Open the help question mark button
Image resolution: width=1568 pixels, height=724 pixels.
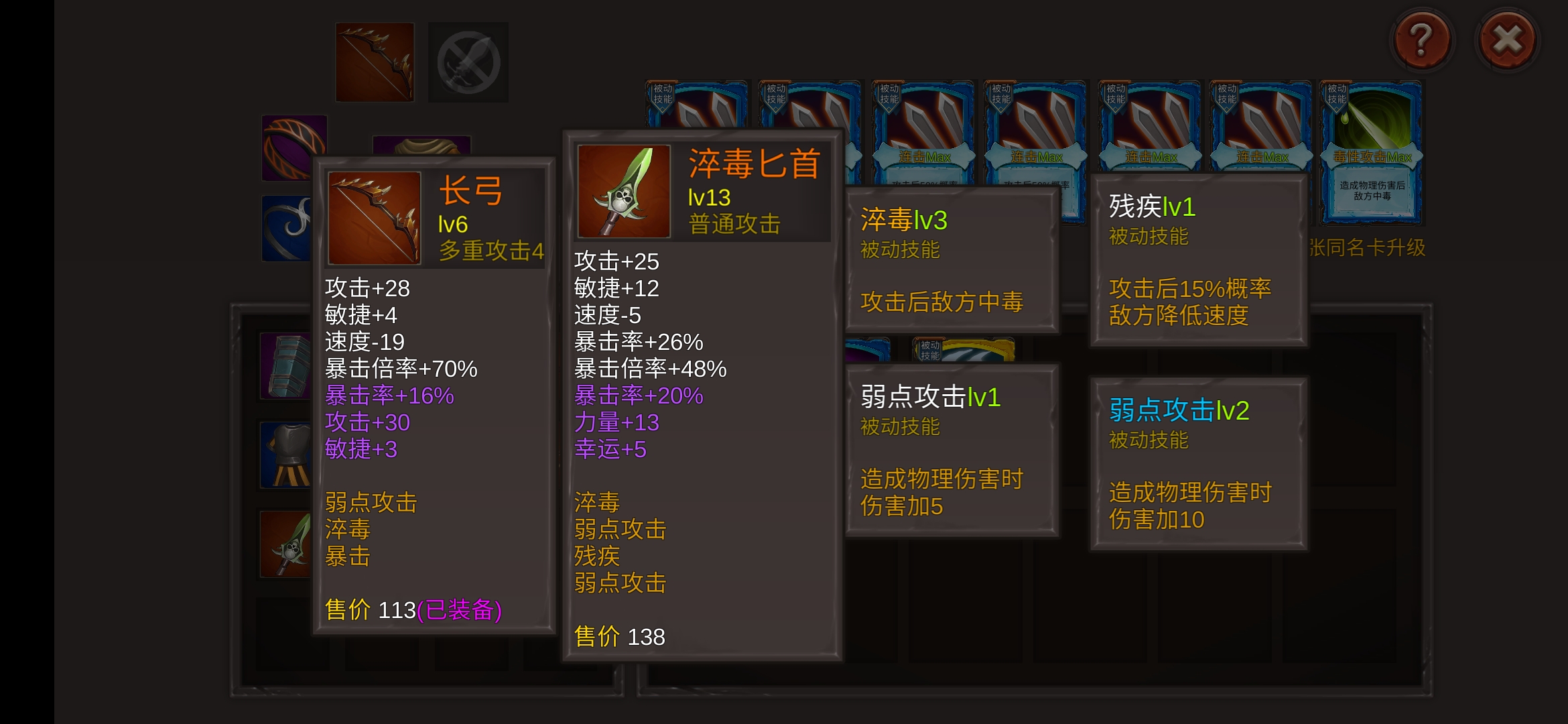(x=1422, y=40)
